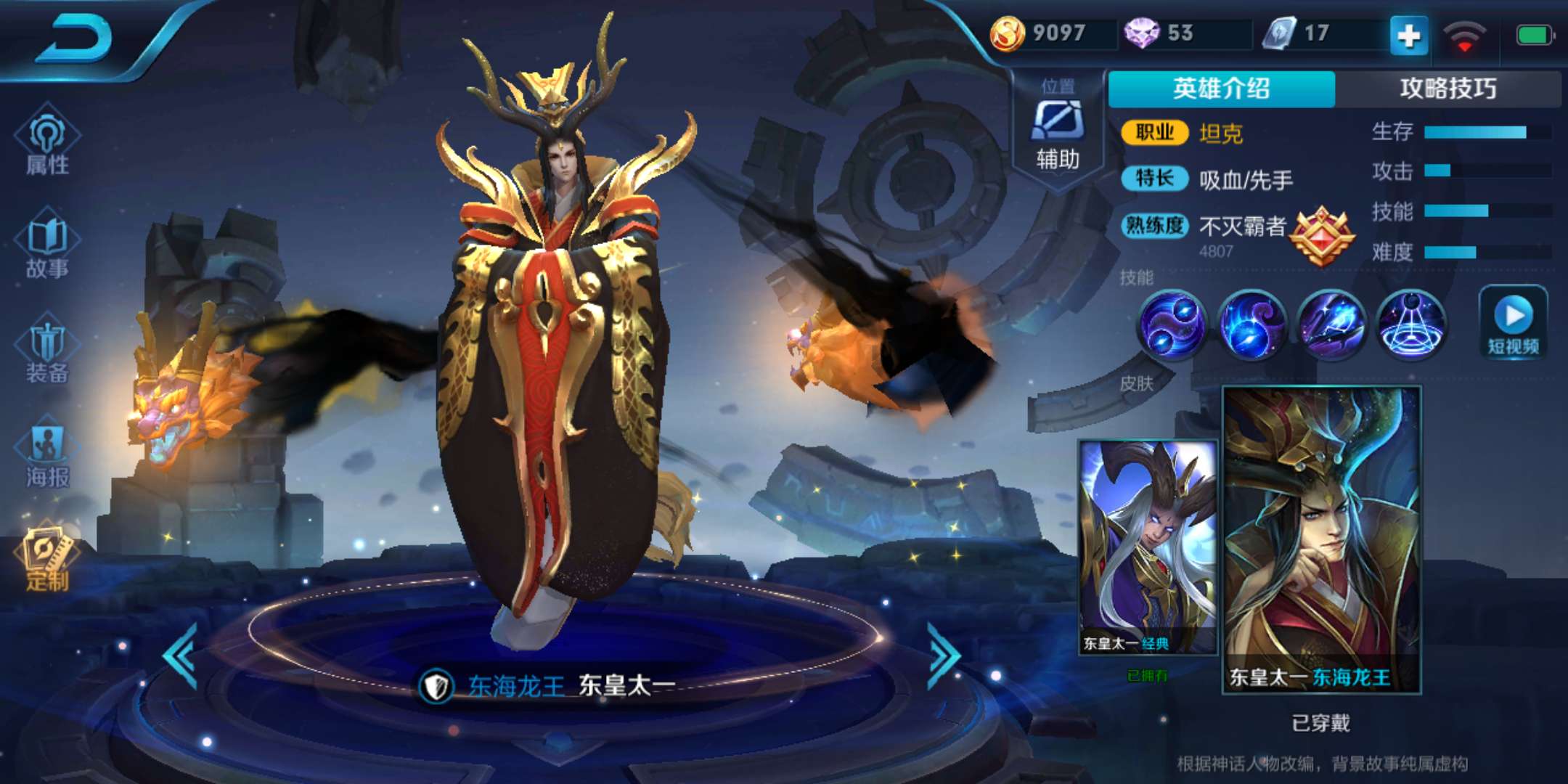Switch to the 英雄介绍 tab

pos(1221,89)
